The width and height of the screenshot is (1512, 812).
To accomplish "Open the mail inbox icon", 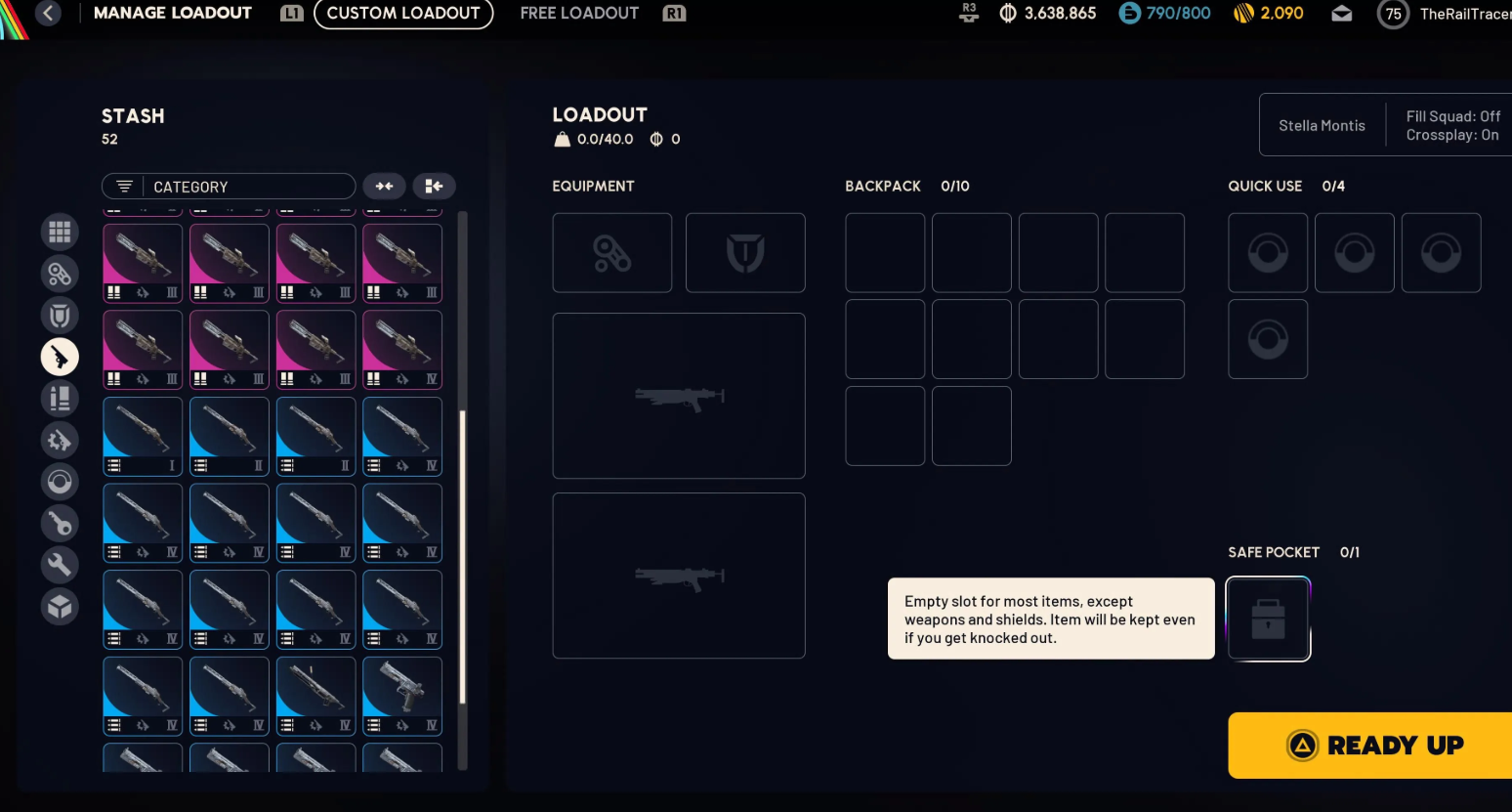I will [1342, 14].
